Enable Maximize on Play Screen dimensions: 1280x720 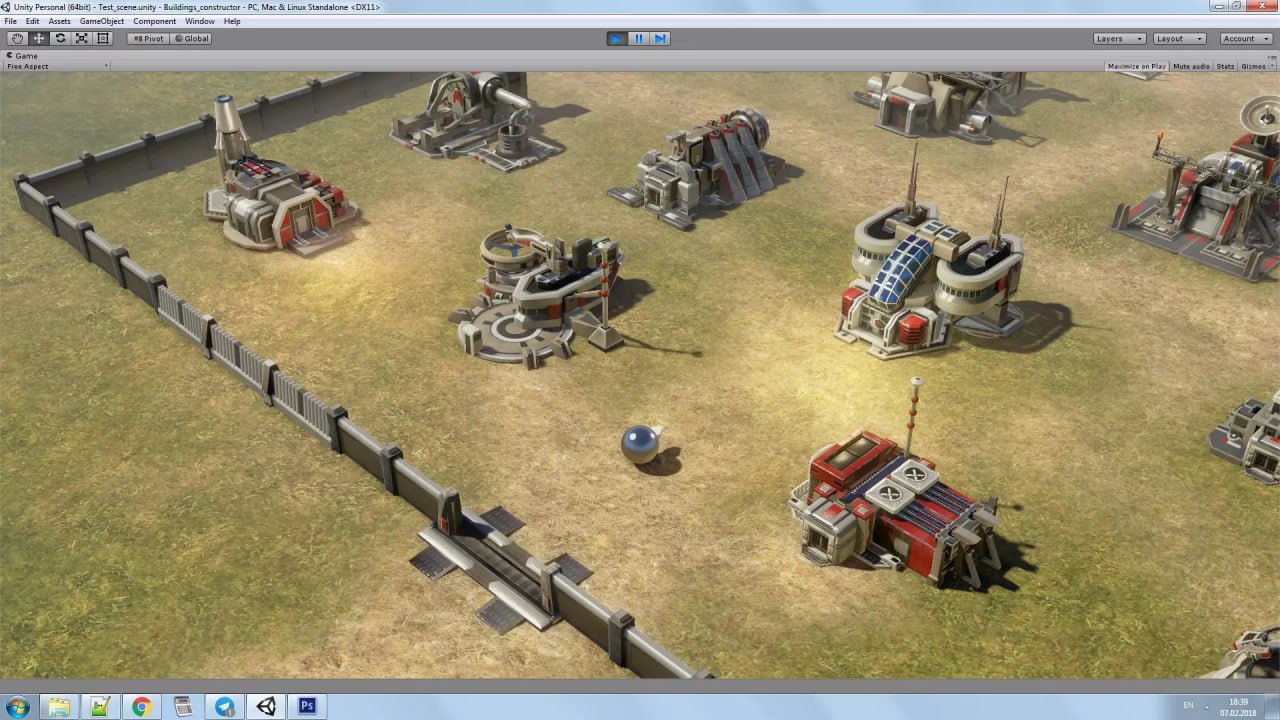tap(1135, 66)
